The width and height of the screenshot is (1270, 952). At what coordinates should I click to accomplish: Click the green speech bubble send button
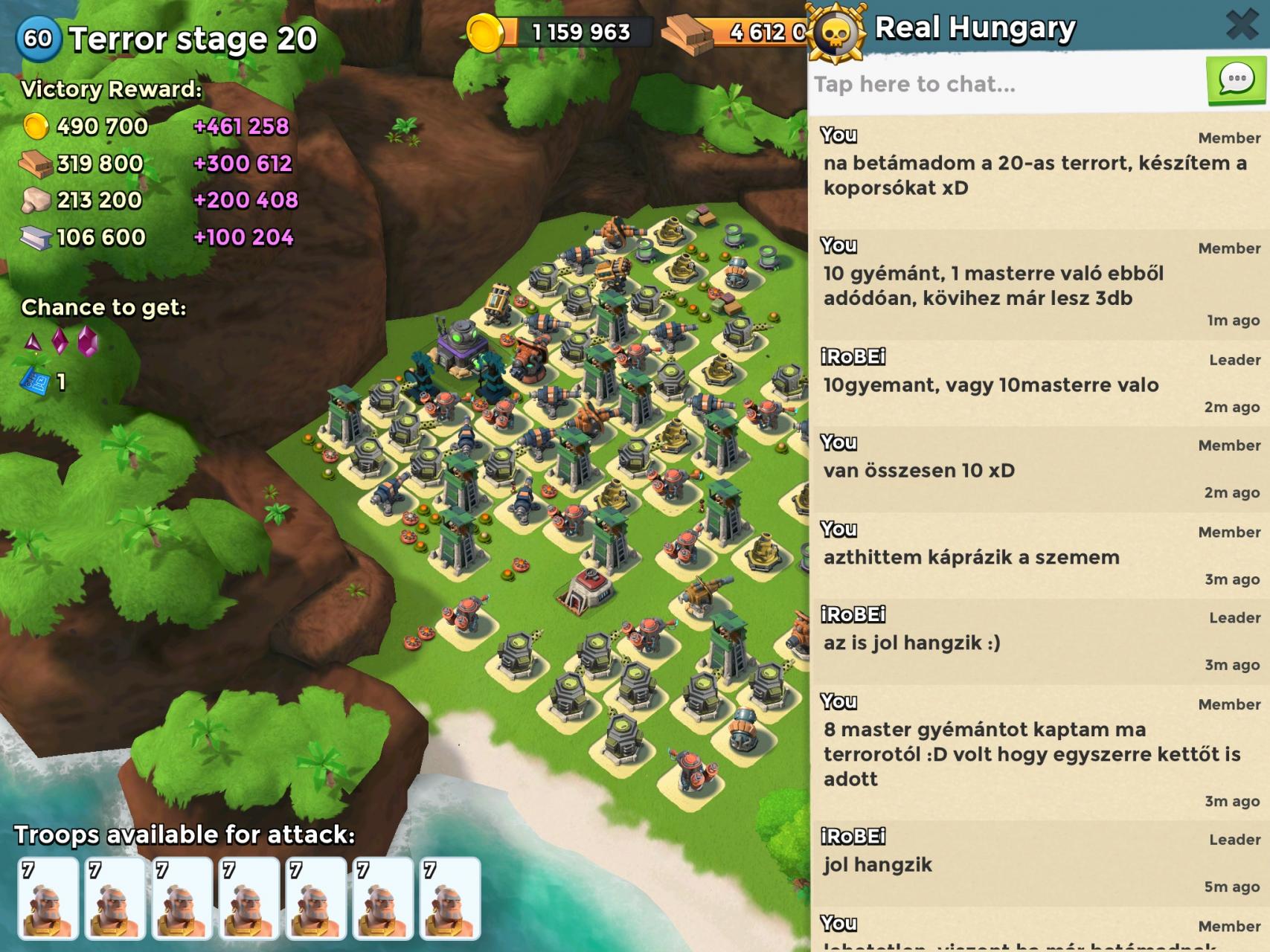click(x=1236, y=80)
